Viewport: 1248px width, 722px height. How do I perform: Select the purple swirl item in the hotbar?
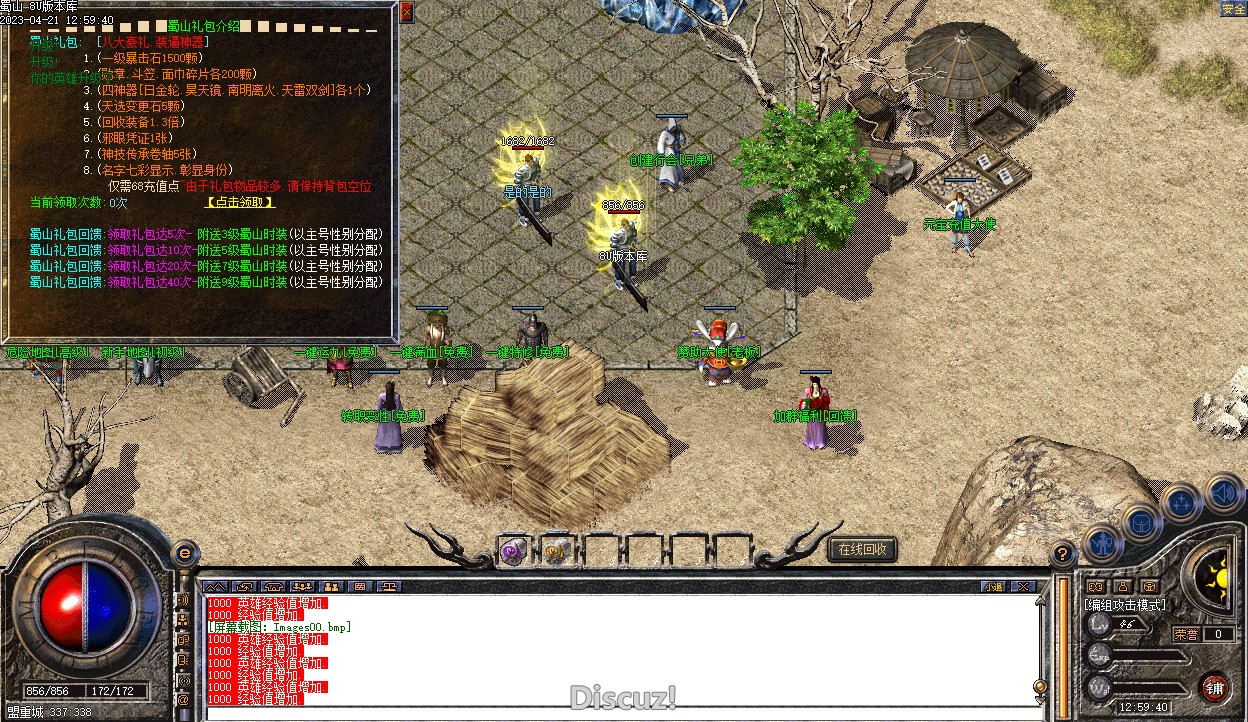pyautogui.click(x=513, y=550)
